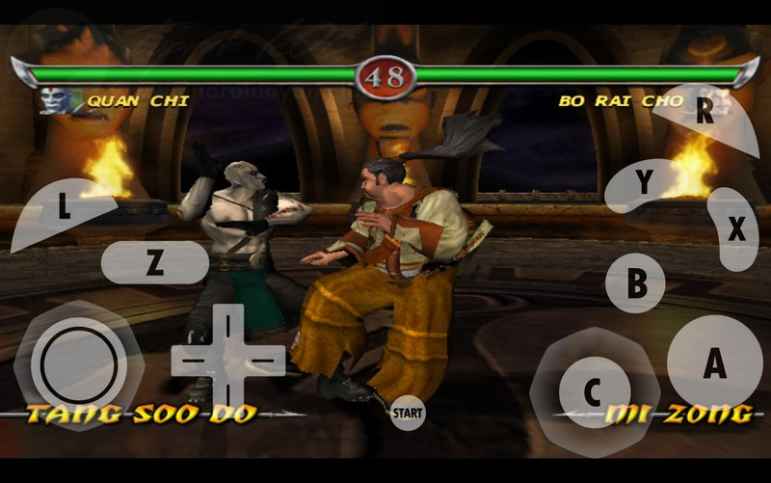The height and width of the screenshot is (483, 771).
Task: Tap the A action button
Action: [x=713, y=364]
